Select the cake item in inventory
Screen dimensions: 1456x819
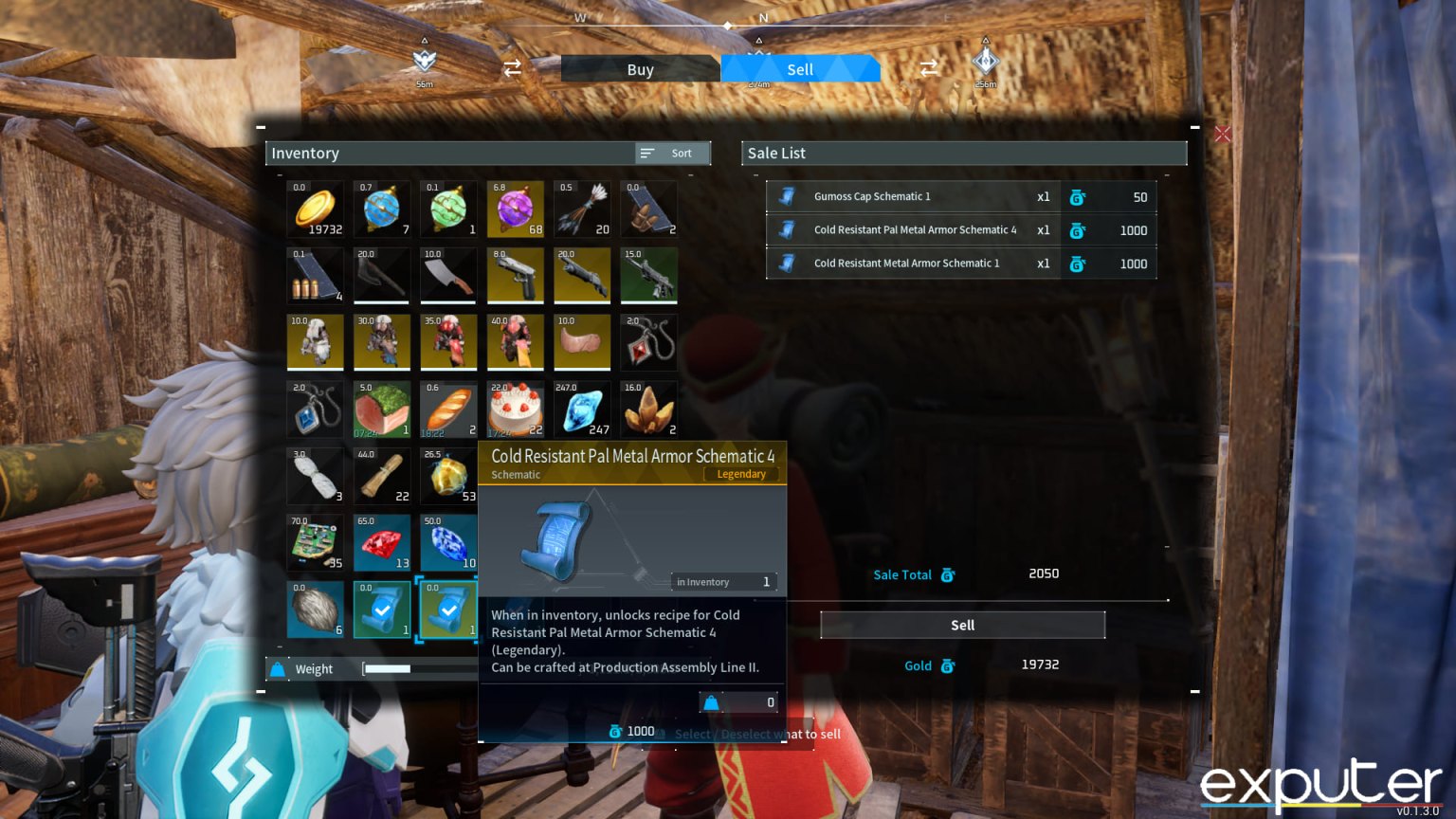[515, 409]
